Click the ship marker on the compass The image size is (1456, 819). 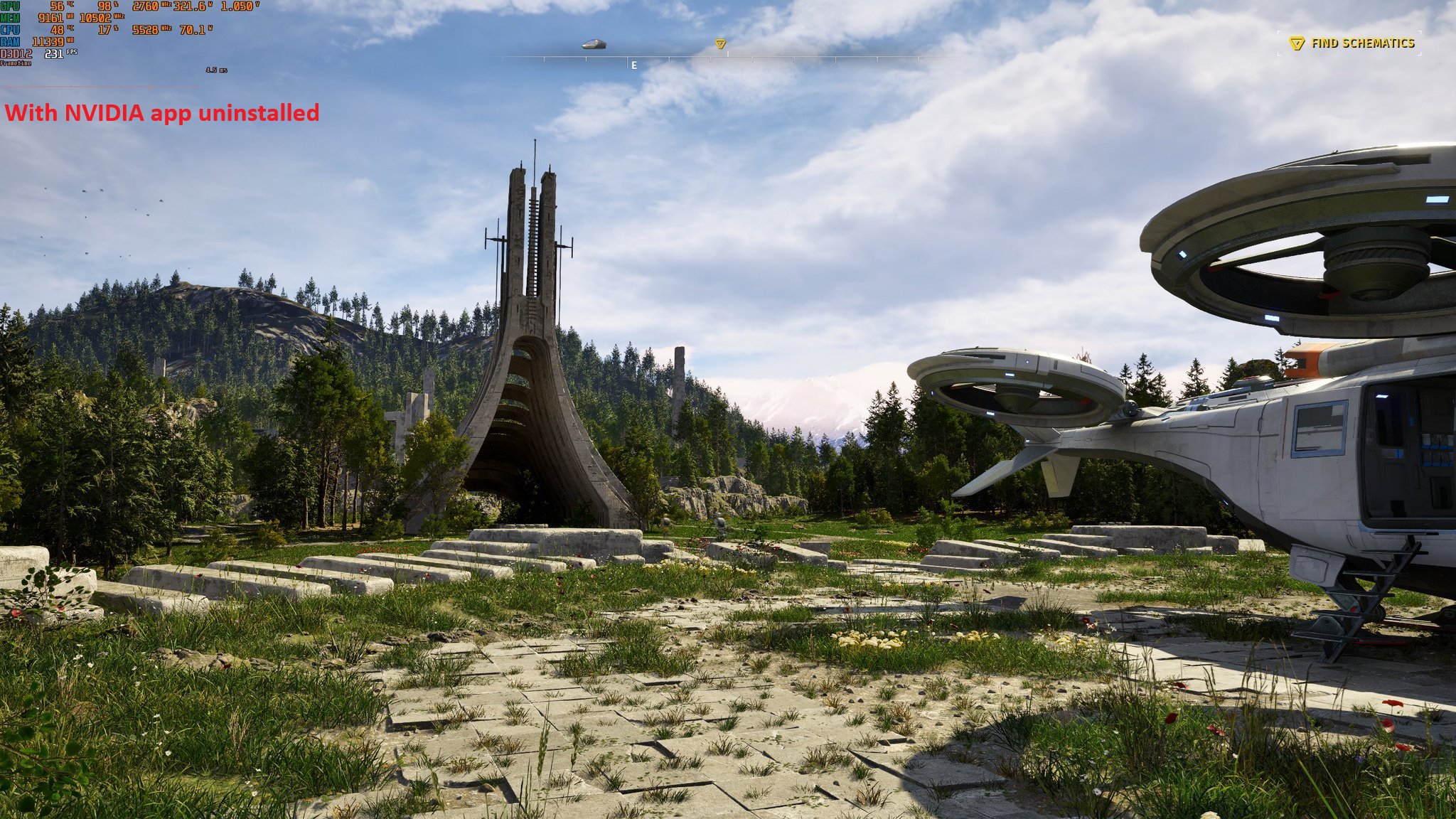click(594, 44)
